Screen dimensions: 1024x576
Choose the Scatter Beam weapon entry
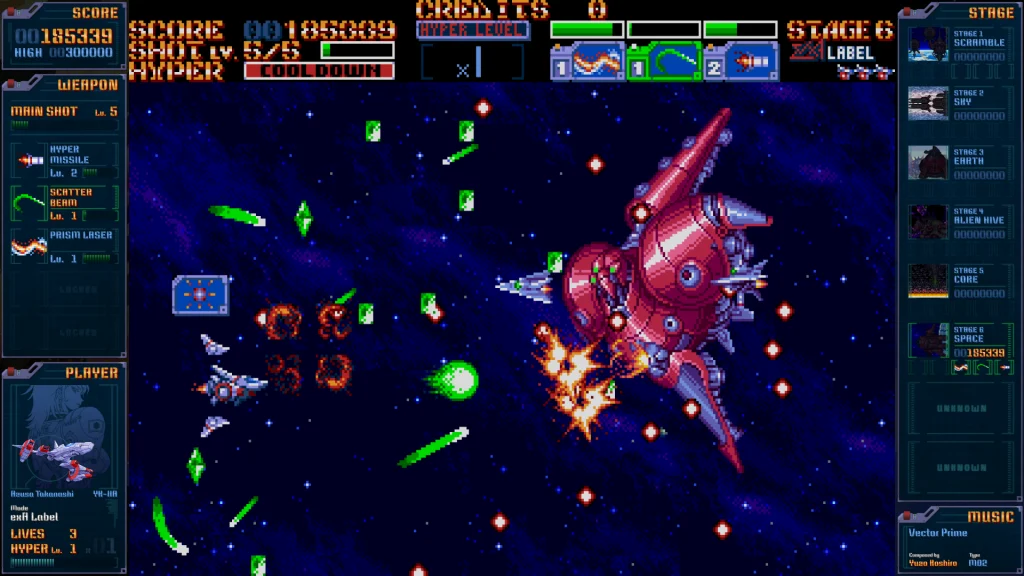pyautogui.click(x=64, y=202)
